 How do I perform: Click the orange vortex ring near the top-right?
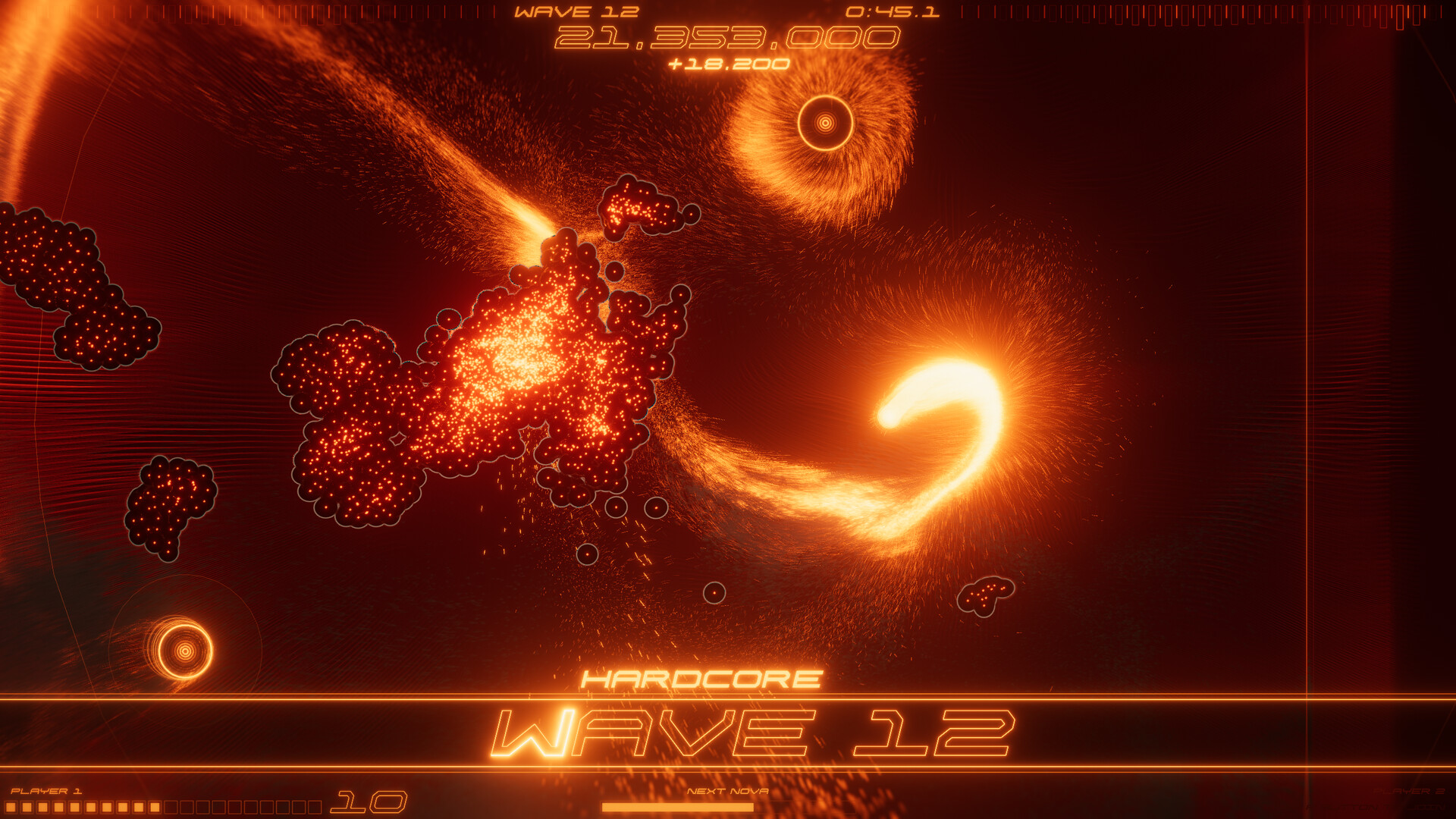[824, 121]
